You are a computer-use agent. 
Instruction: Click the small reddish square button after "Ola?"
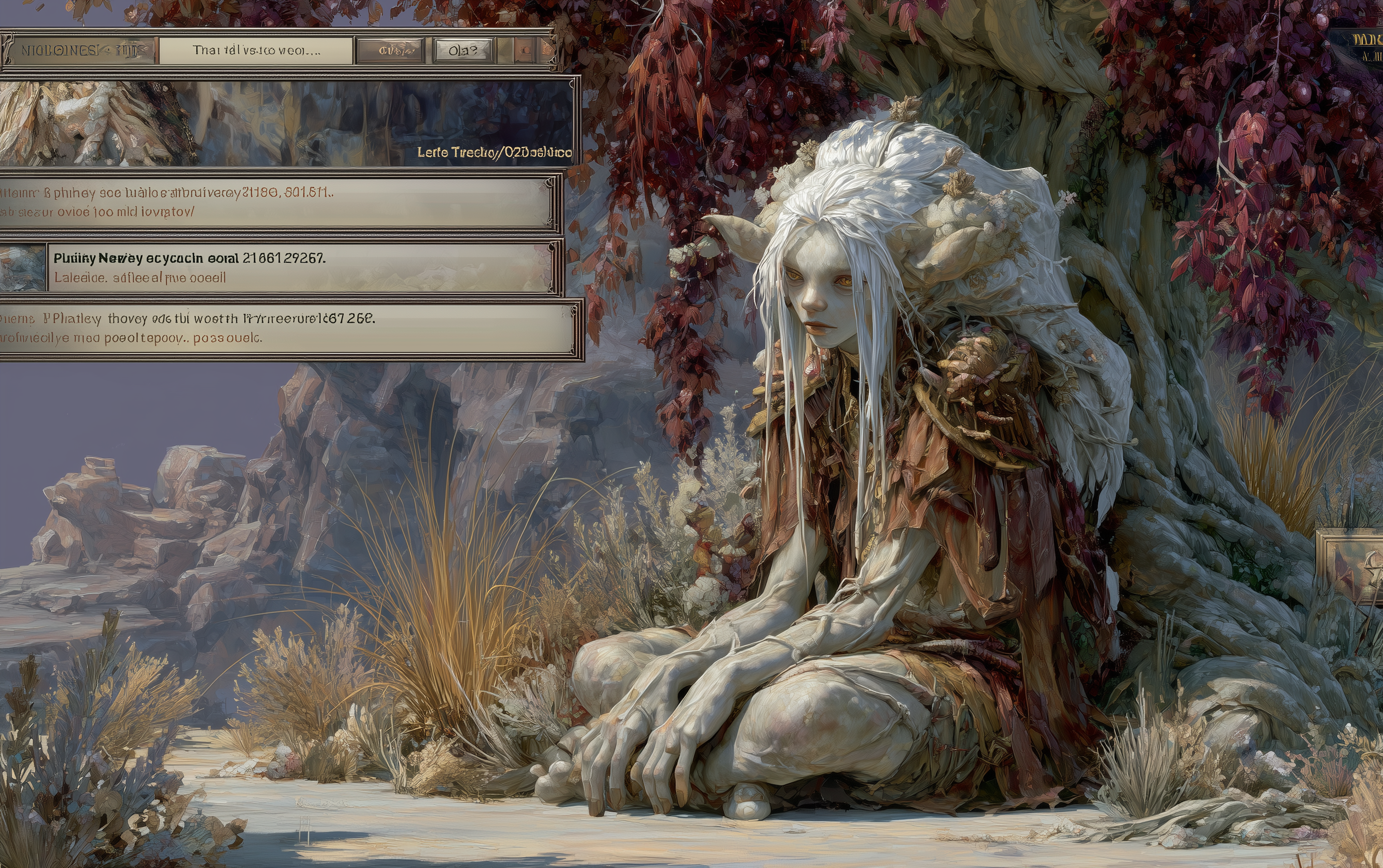tap(524, 51)
